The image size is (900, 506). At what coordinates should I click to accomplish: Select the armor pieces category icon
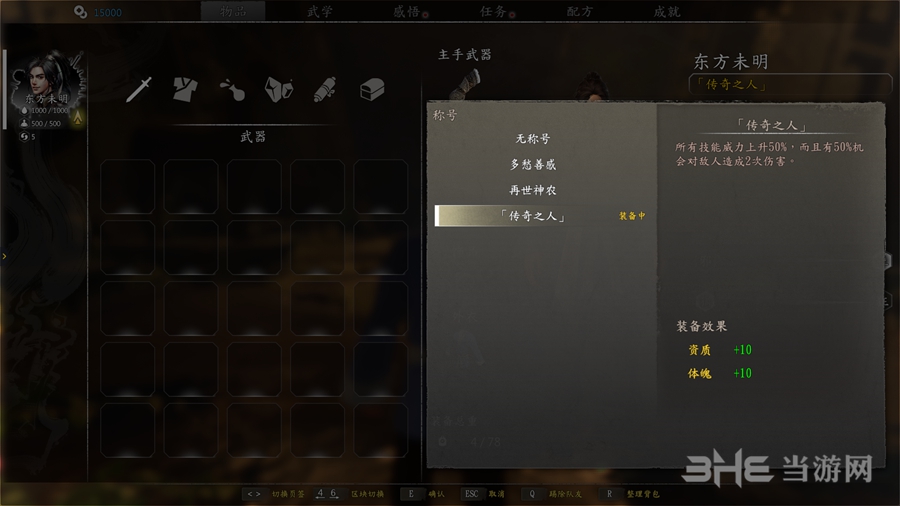pyautogui.click(x=278, y=89)
